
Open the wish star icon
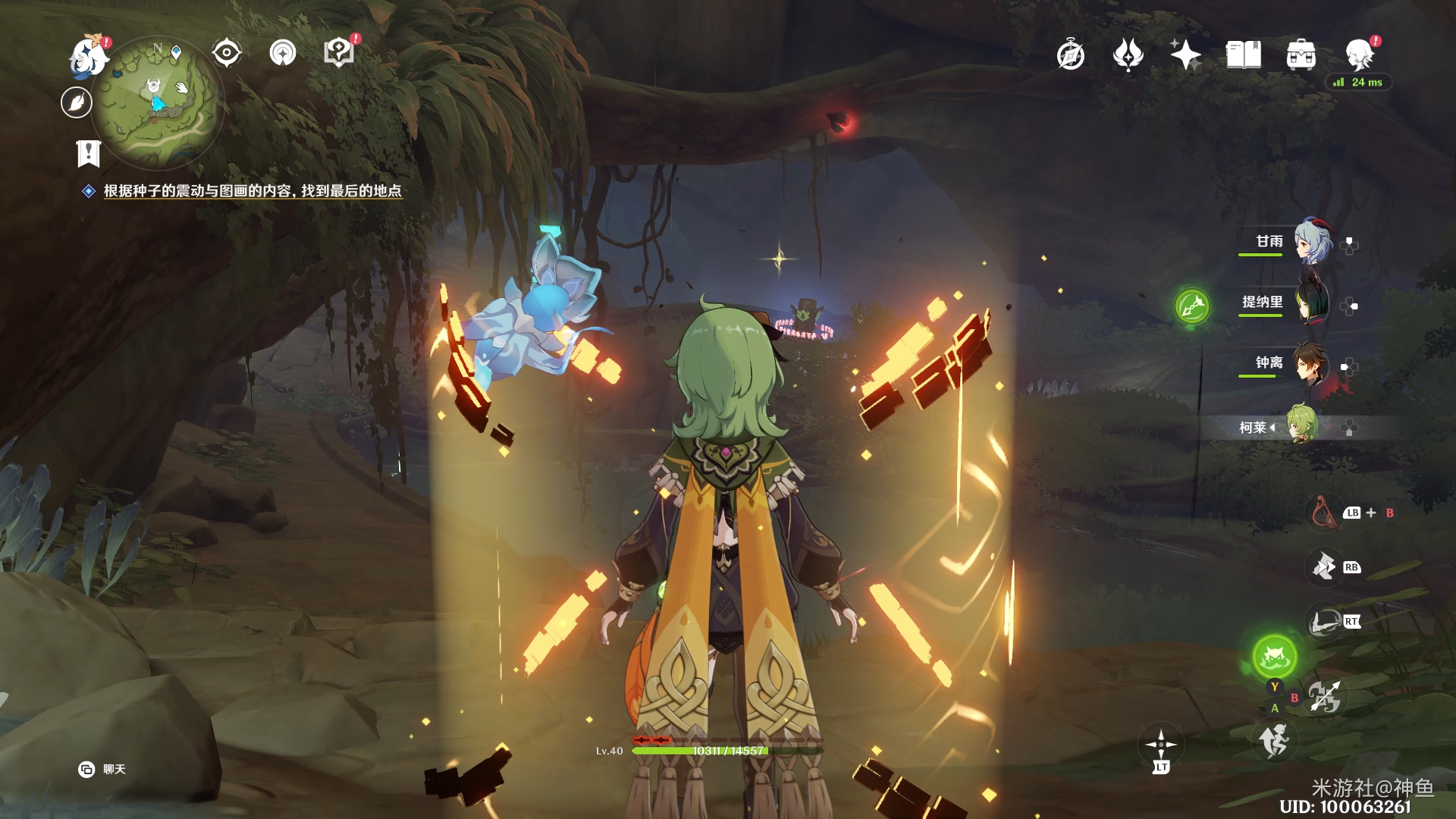click(1185, 55)
